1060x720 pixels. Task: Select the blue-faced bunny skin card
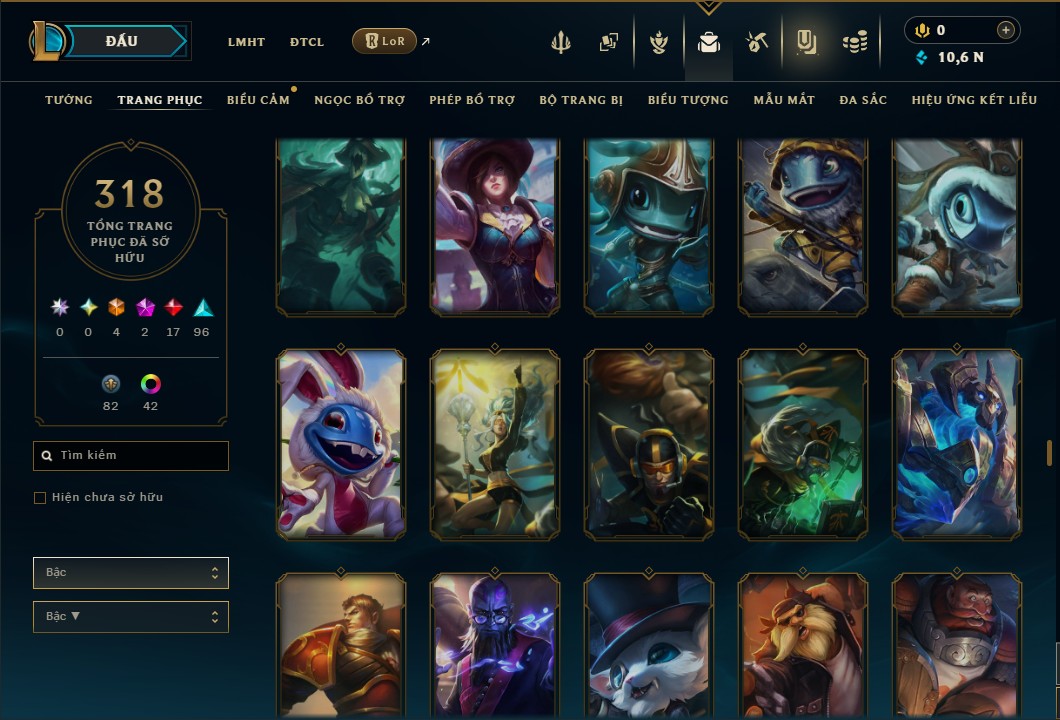click(341, 444)
